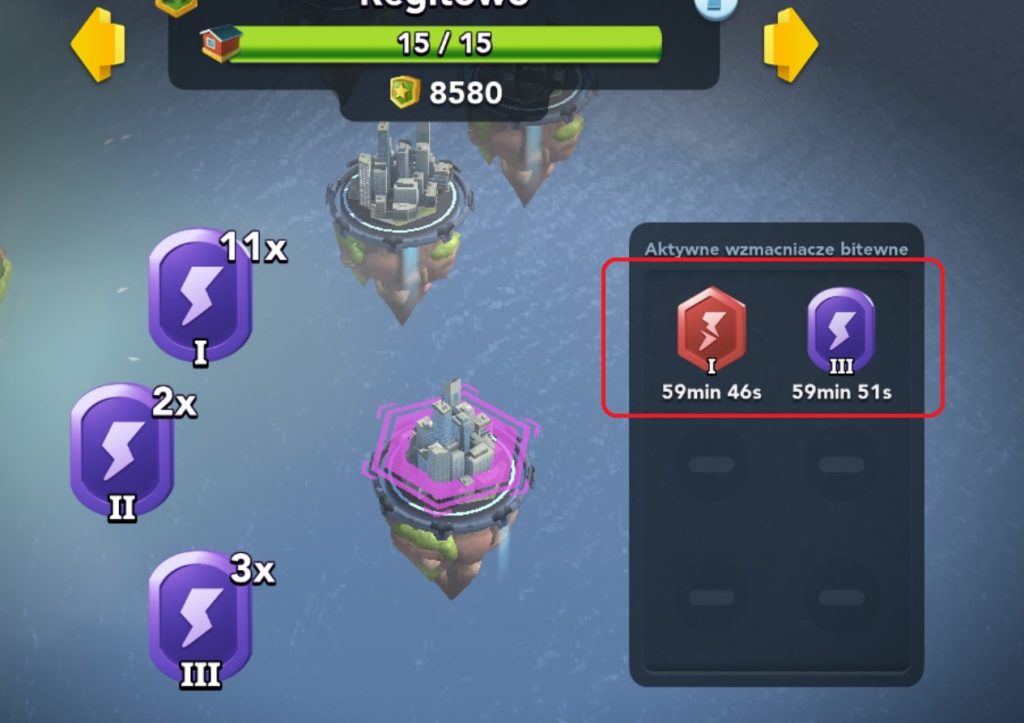Go to next region with right yellow arrow

tap(790, 45)
